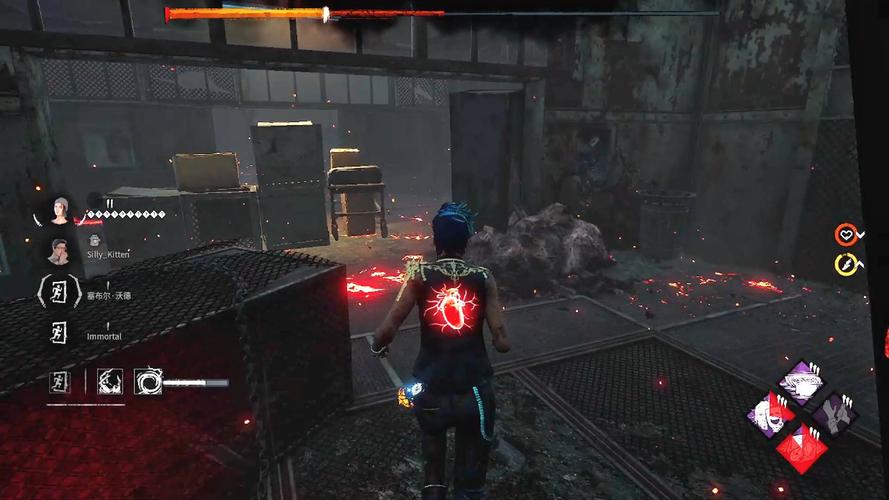Select the top purple perk diamond
This screenshot has height=500, width=889.
tap(801, 381)
